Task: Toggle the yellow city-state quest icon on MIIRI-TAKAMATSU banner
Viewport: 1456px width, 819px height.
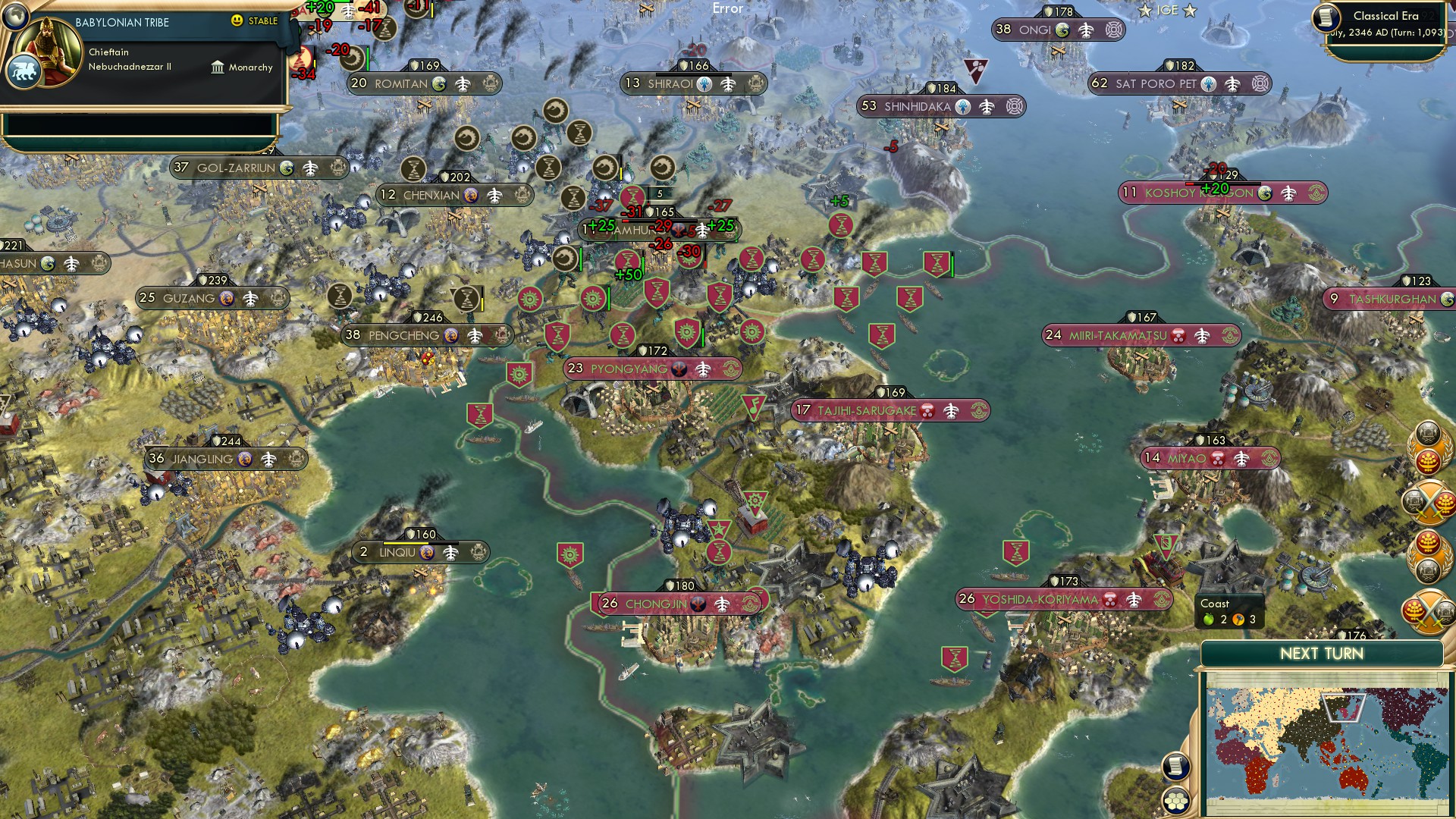Action: point(1230,335)
